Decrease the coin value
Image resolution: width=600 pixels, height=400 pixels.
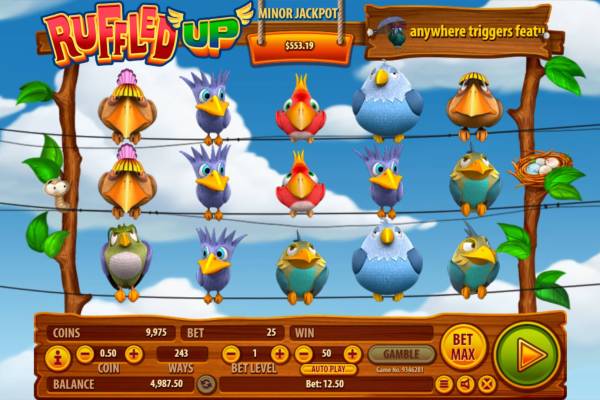pos(84,354)
